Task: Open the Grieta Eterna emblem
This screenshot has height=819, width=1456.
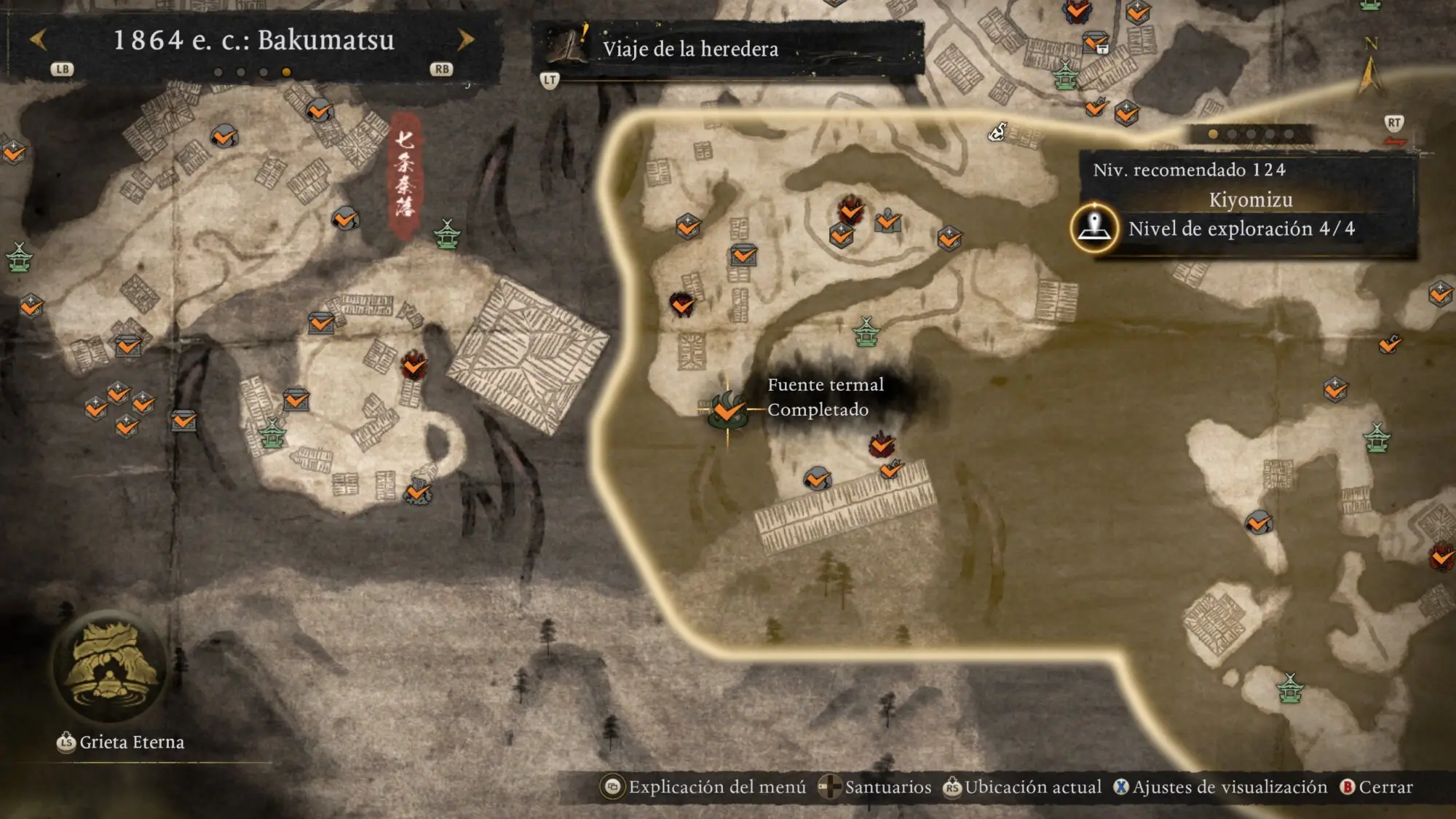Action: pos(109,668)
